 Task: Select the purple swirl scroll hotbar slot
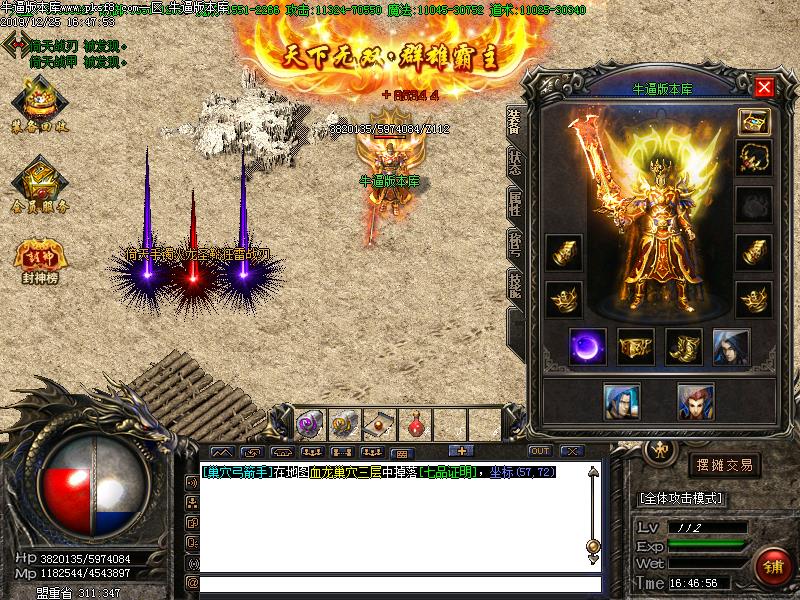tap(310, 424)
